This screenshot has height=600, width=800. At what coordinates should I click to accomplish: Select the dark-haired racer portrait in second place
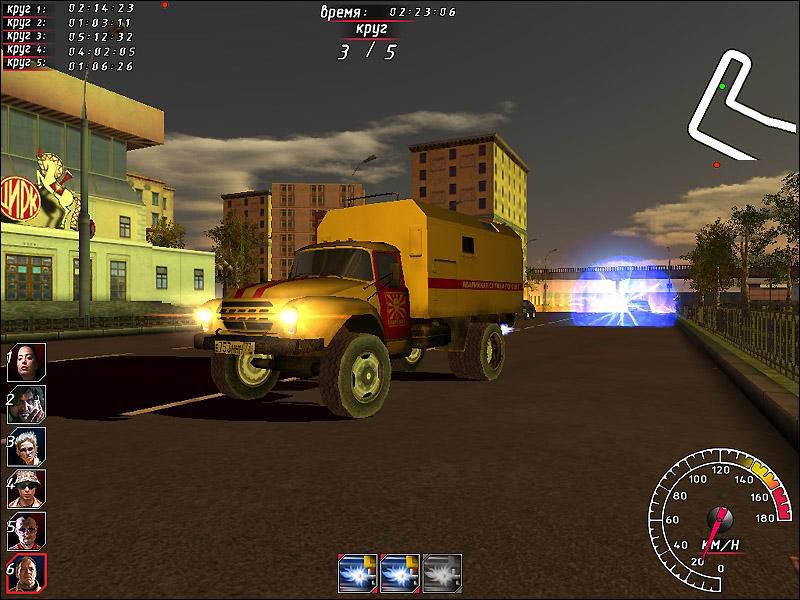[27, 404]
